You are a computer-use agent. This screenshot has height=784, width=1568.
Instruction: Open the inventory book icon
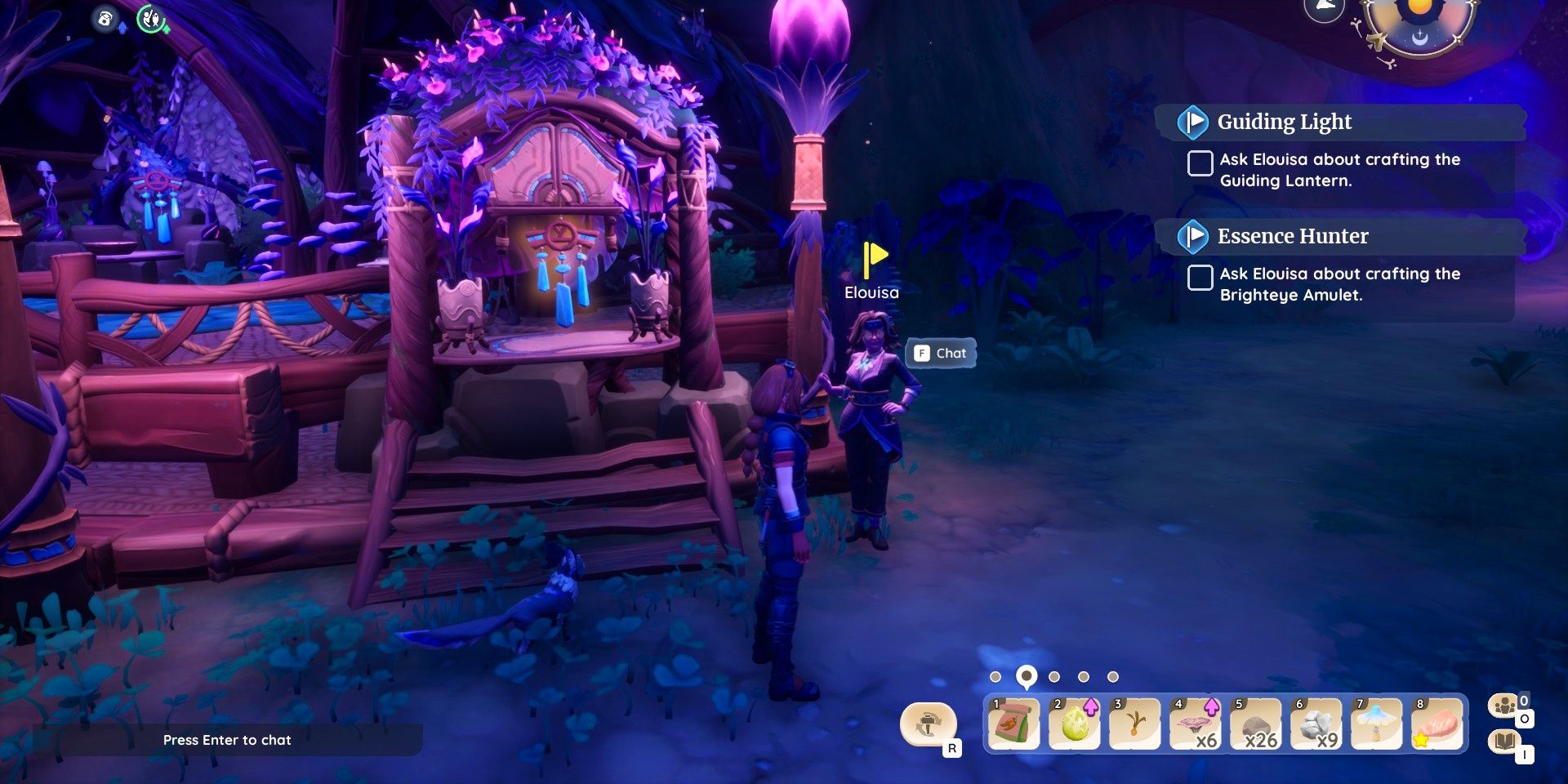click(x=1504, y=742)
